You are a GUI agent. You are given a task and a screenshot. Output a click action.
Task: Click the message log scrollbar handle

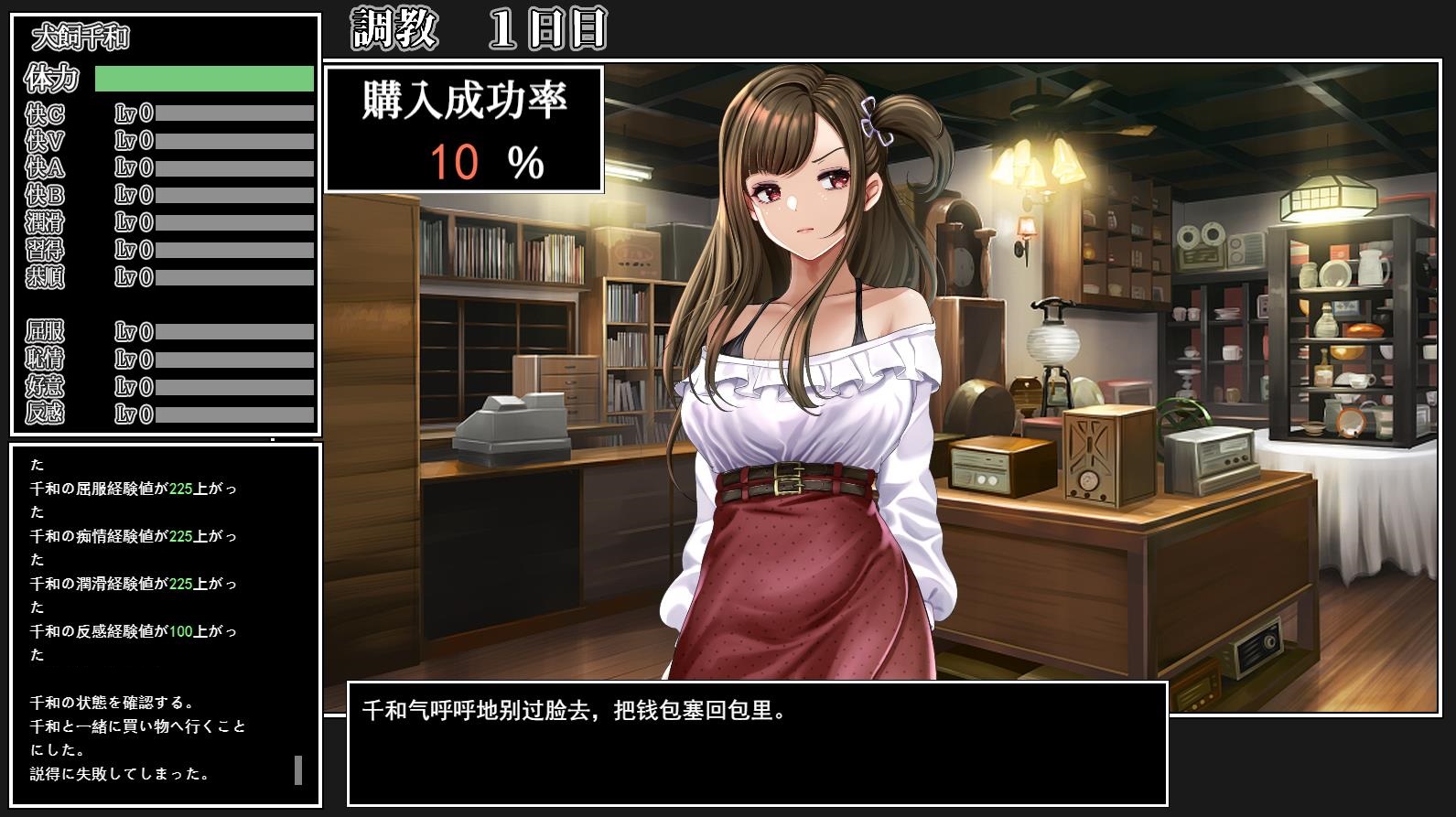pos(298,769)
